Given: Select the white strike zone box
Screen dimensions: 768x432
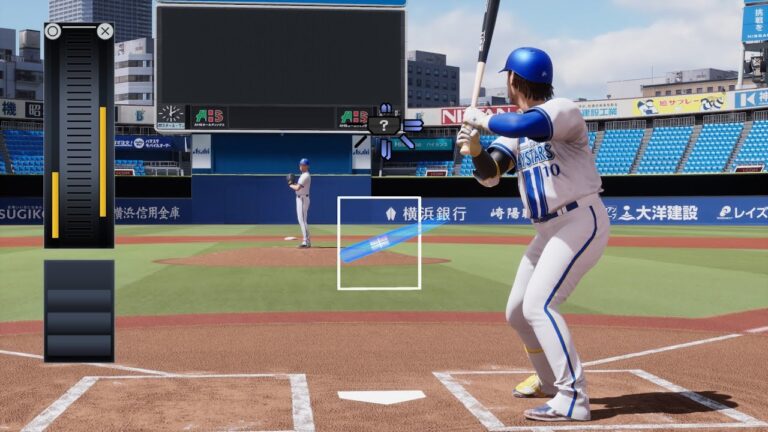Looking at the screenshot, I should click(379, 243).
